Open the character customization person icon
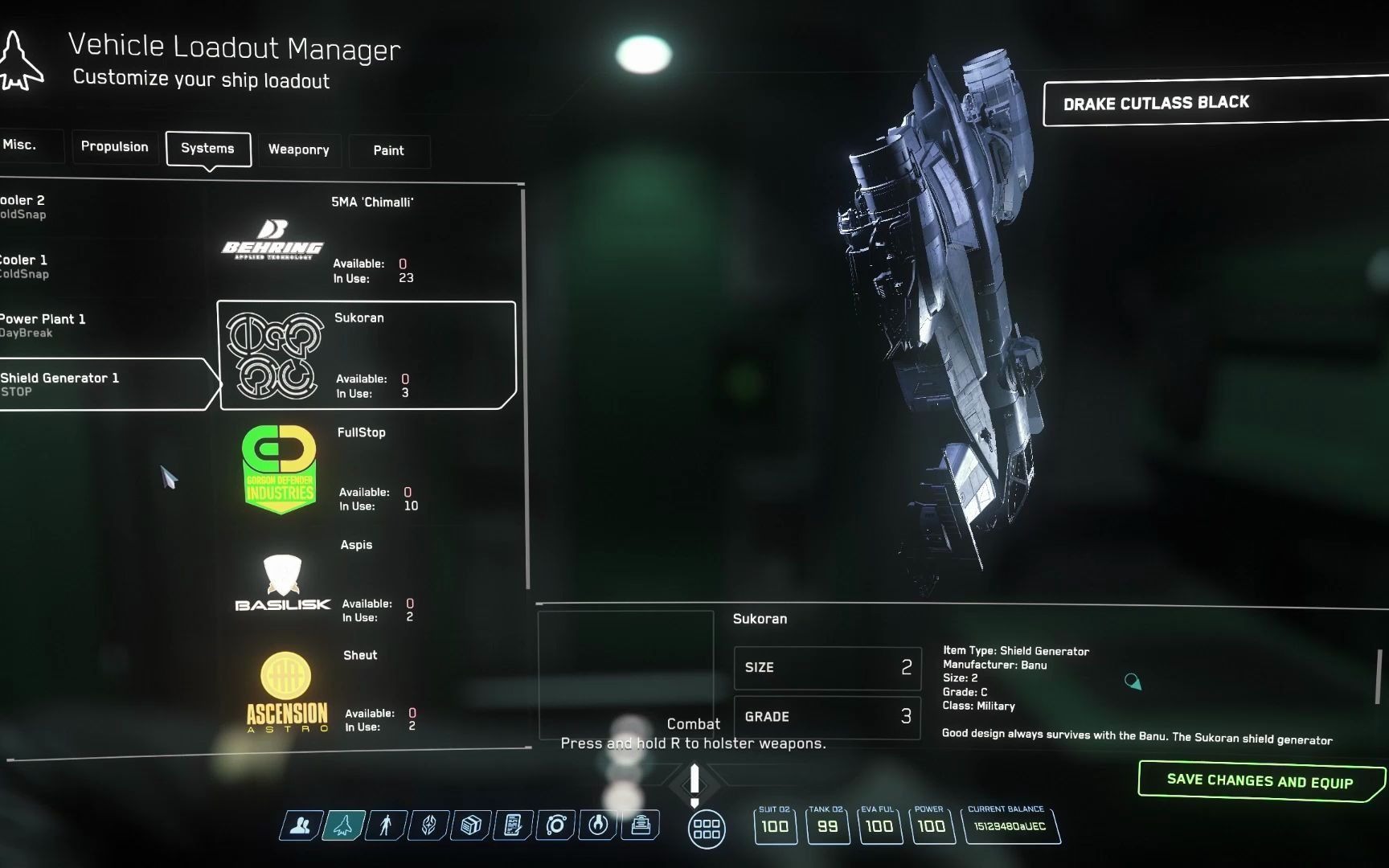The width and height of the screenshot is (1389, 868). [384, 825]
